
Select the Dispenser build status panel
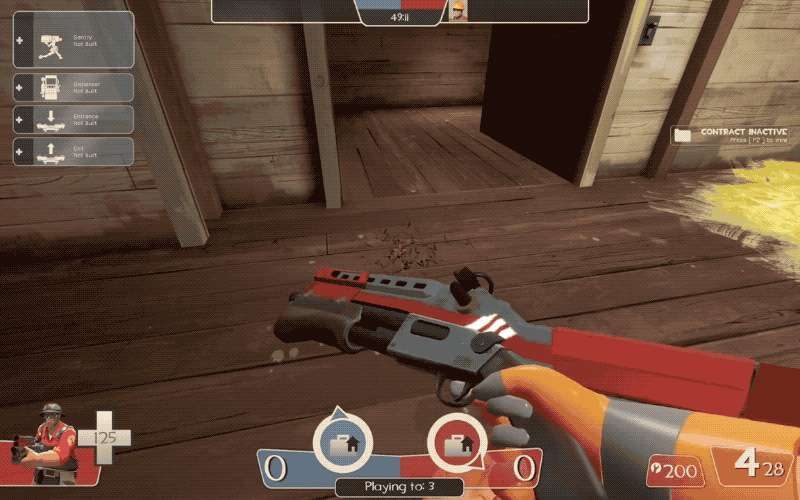coord(73,87)
